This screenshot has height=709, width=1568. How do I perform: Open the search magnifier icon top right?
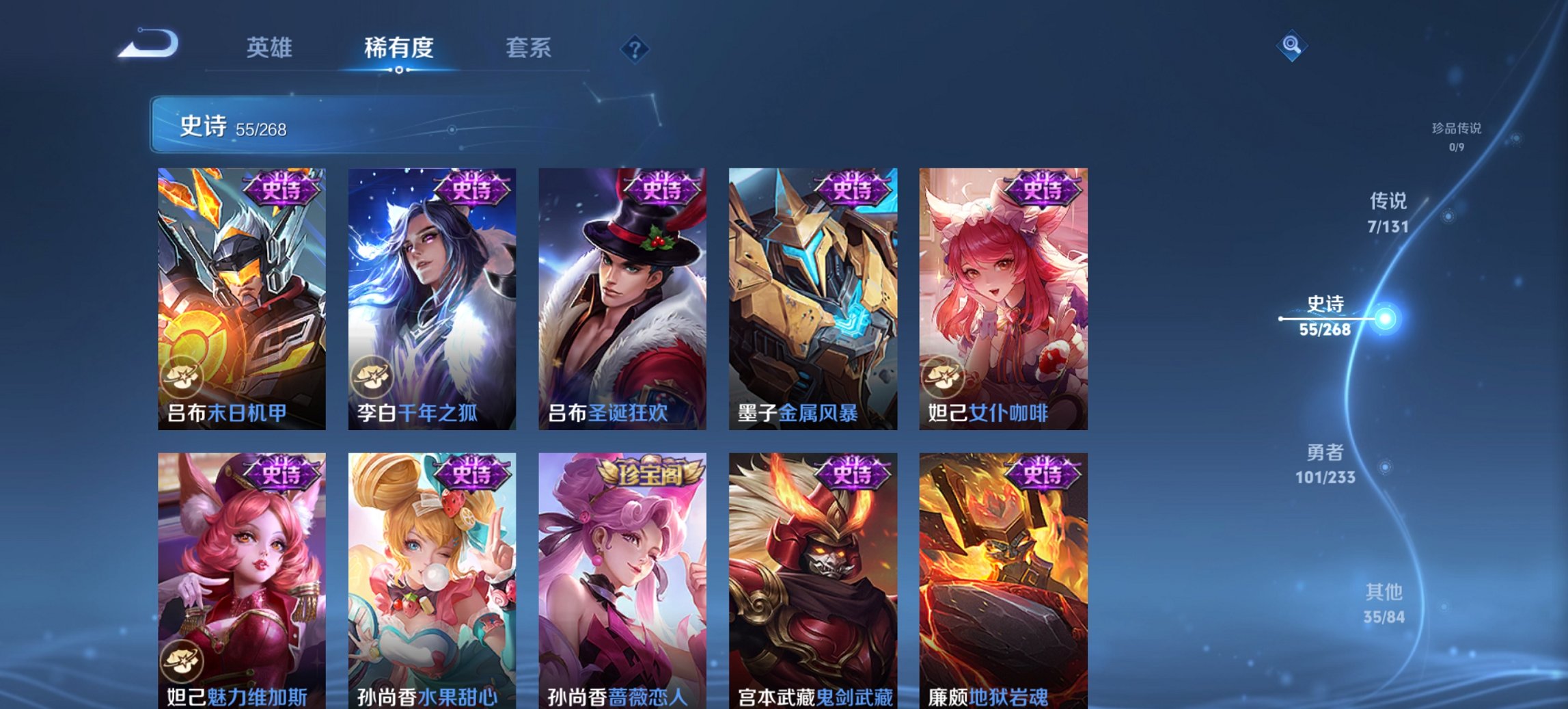(1292, 44)
